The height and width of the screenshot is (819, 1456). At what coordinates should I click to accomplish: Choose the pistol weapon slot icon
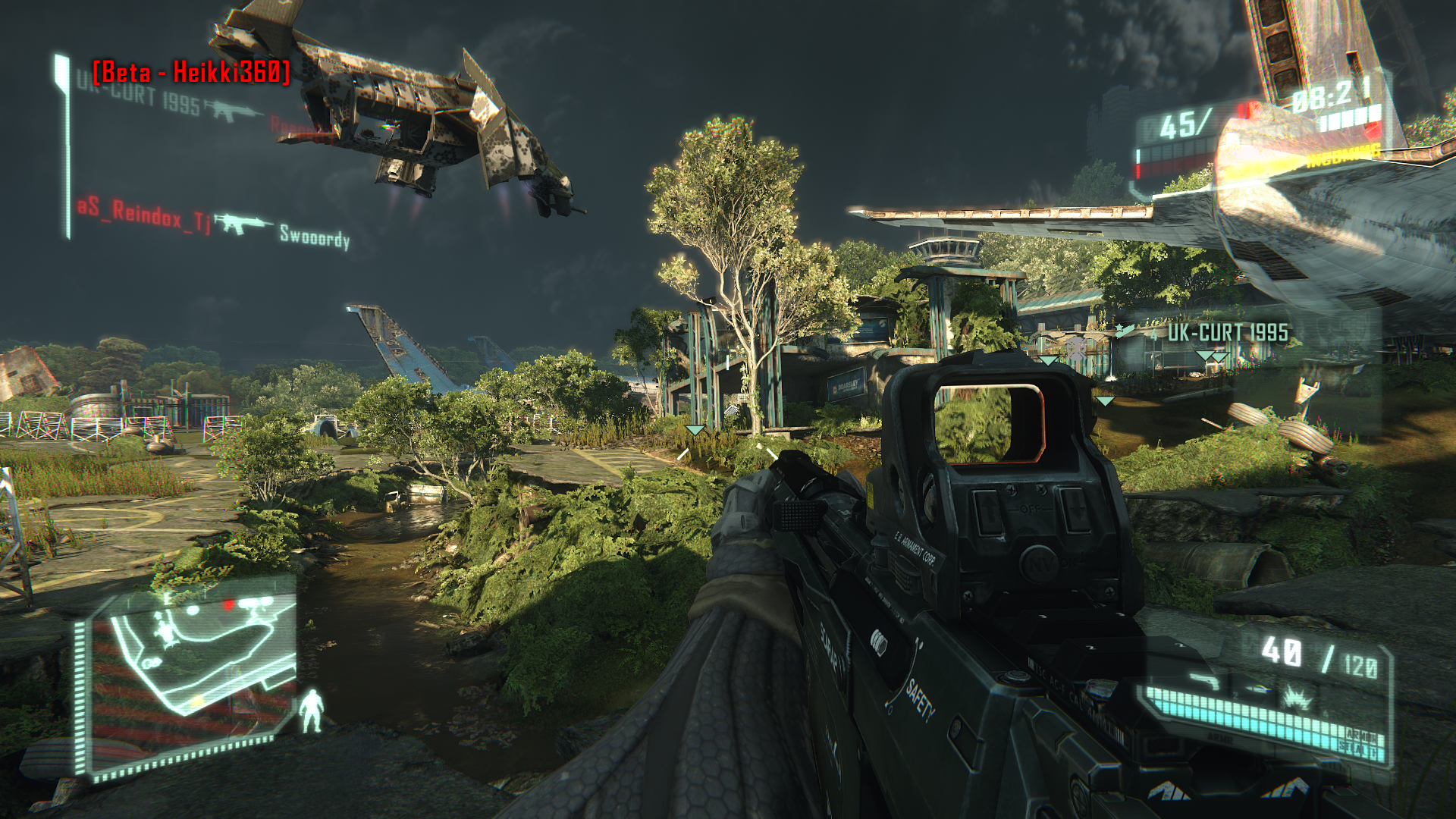[x=1205, y=682]
